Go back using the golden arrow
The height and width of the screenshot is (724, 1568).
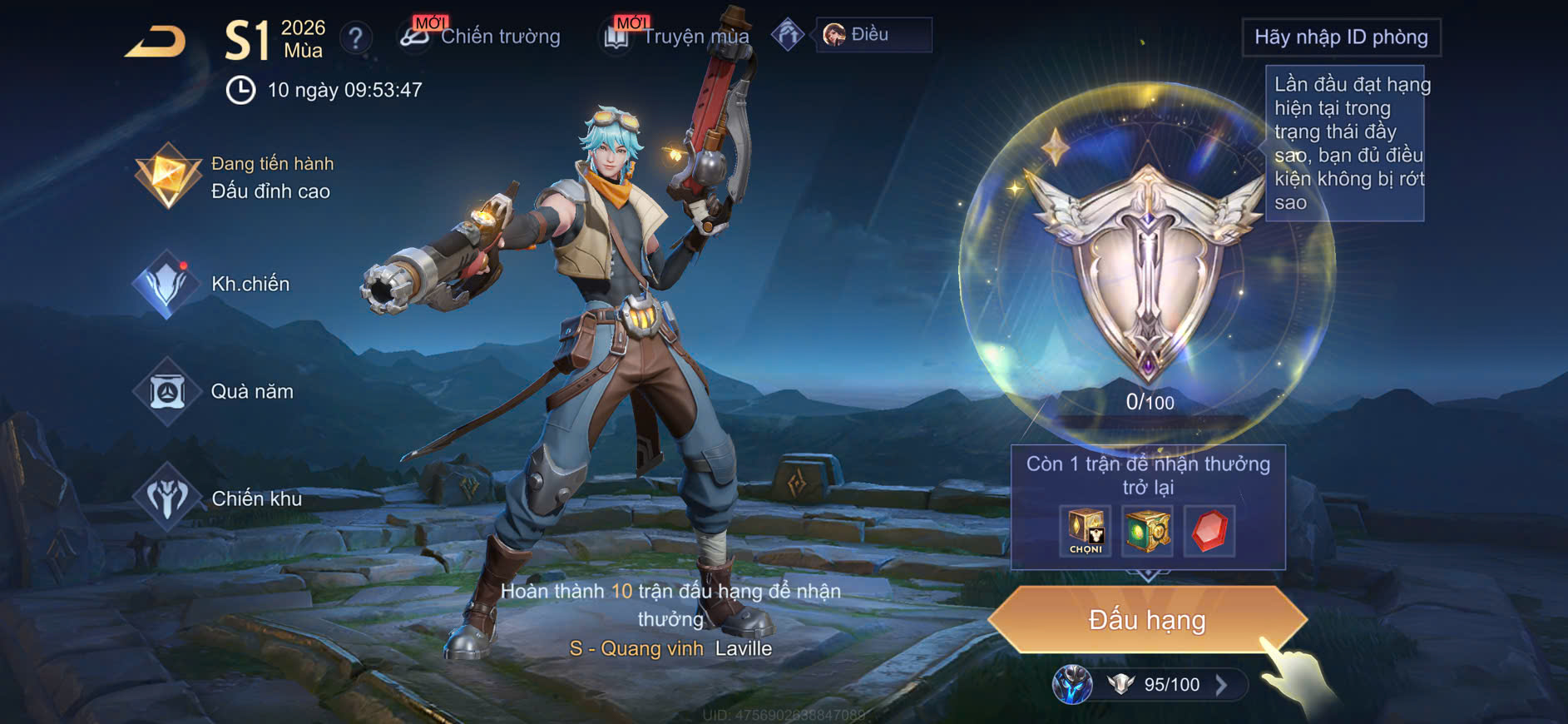point(156,42)
